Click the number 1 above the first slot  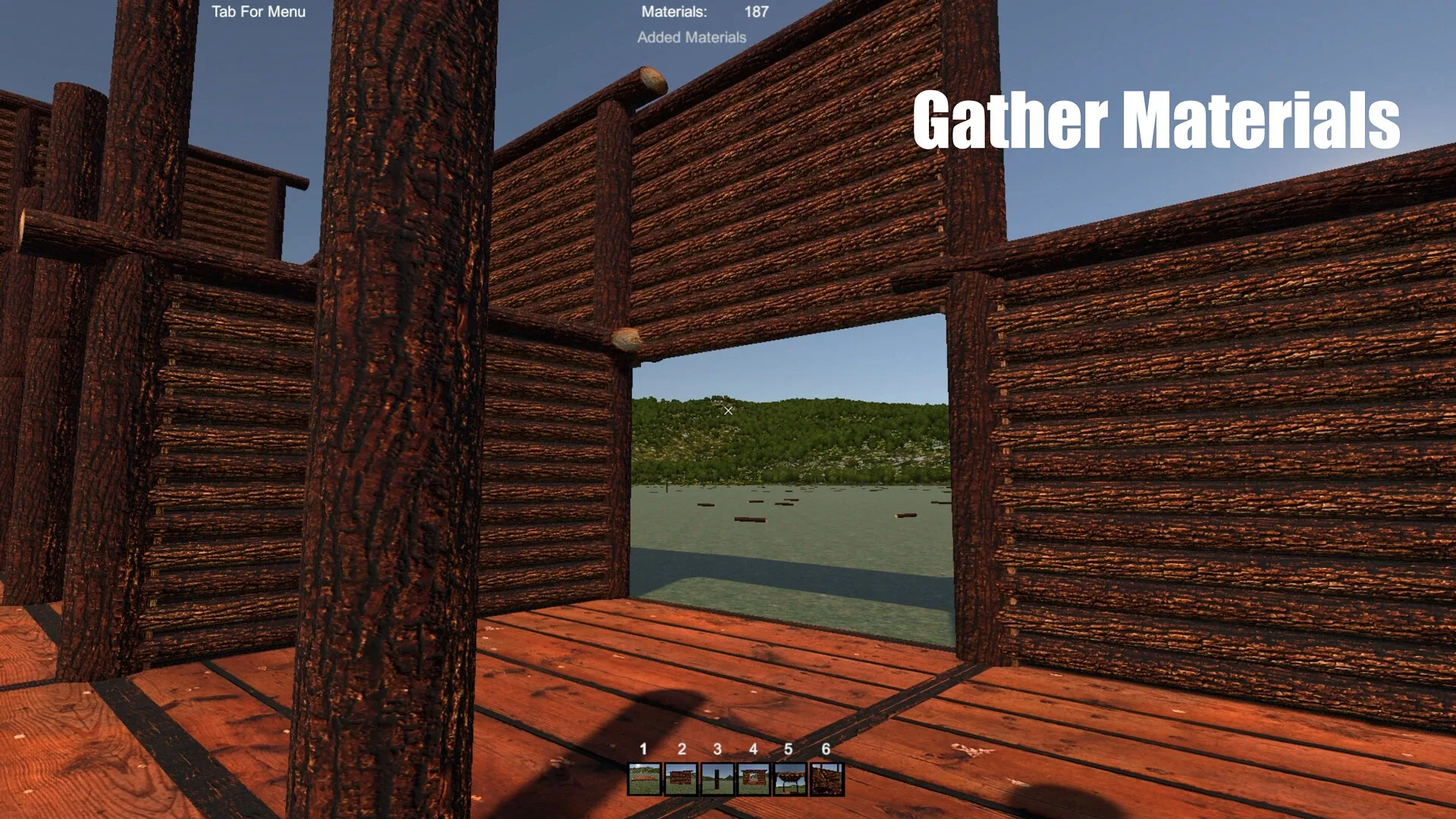pyautogui.click(x=642, y=749)
